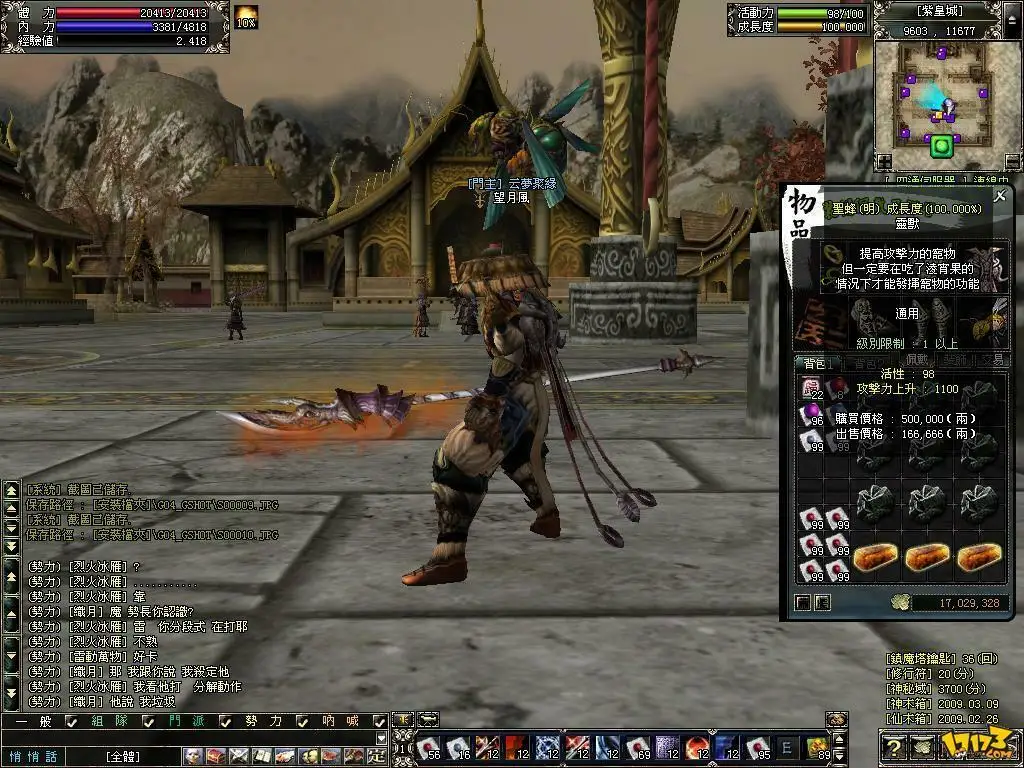
Task: Open the 悄悄話 whisper channel
Action: (x=34, y=756)
